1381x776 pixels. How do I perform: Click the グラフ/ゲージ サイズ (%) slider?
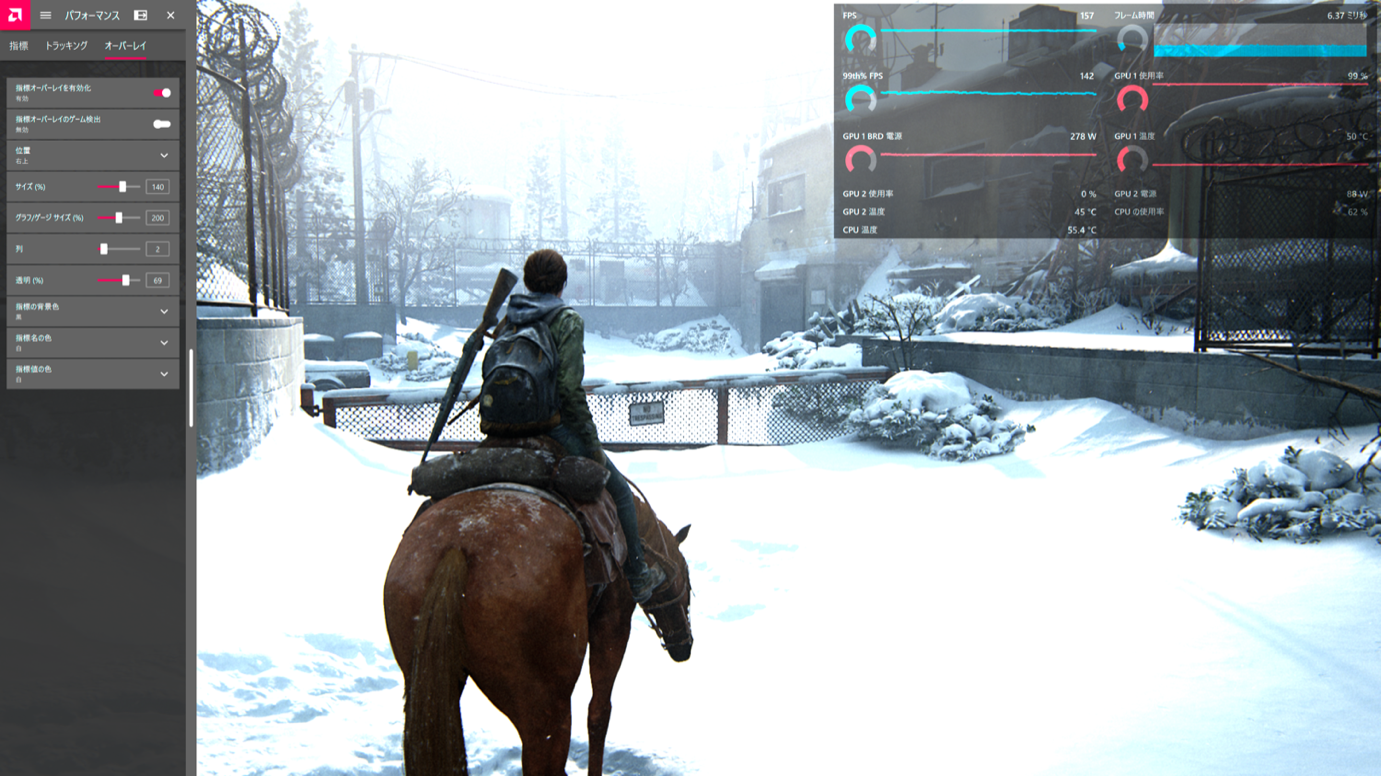click(x=118, y=218)
